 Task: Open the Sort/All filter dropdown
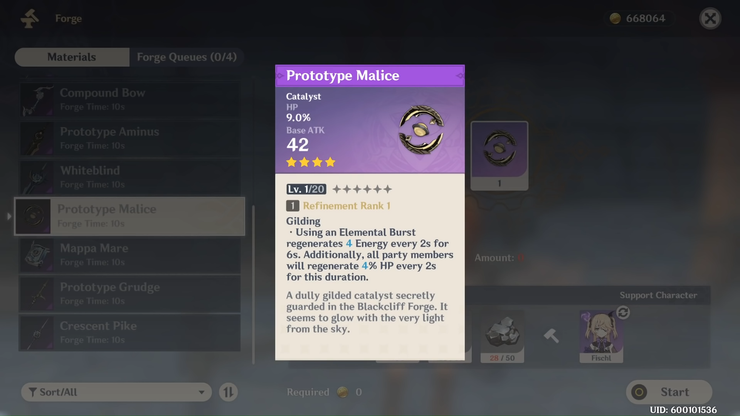[116, 392]
